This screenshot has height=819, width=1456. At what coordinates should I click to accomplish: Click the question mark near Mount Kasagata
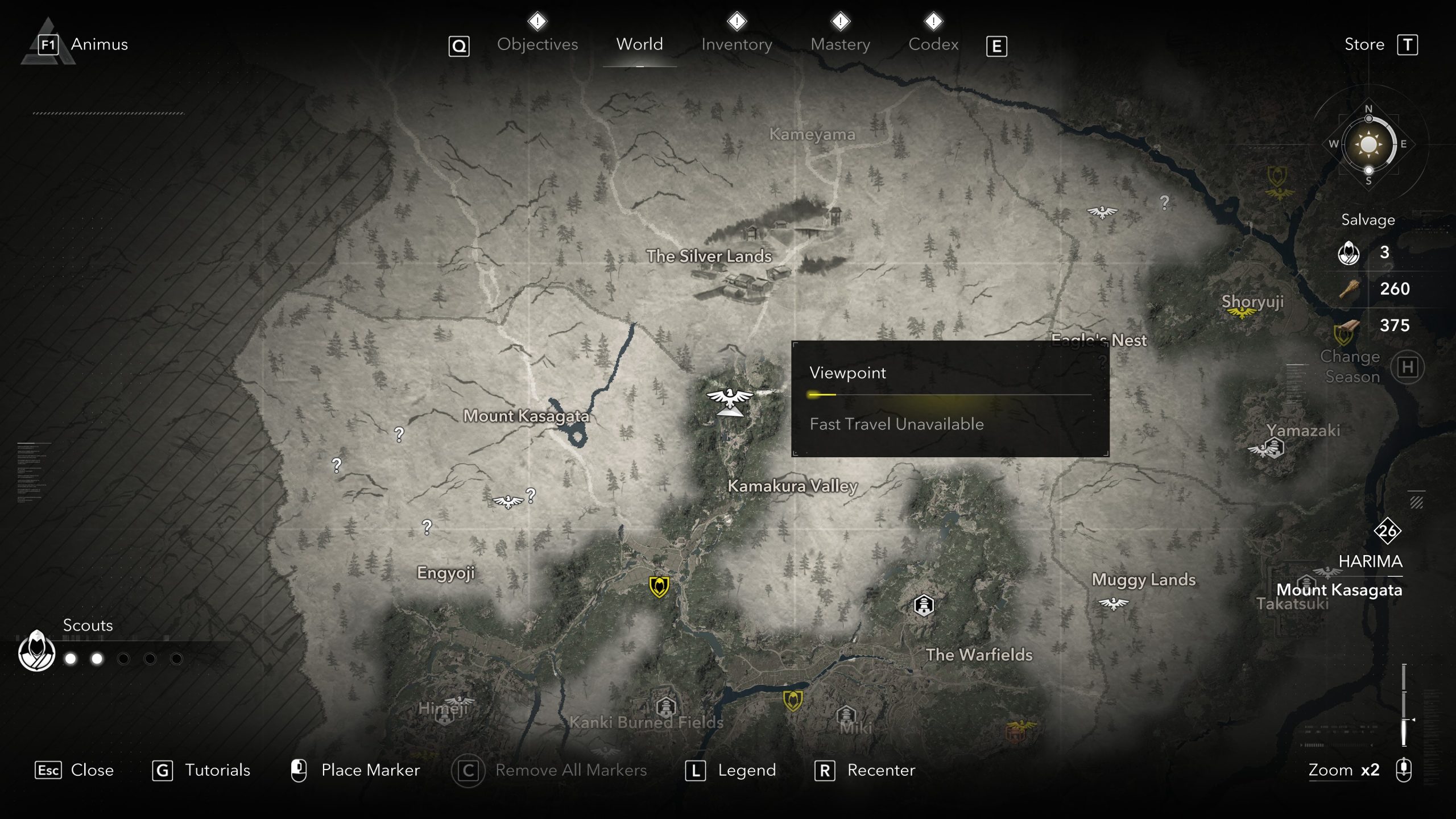click(x=399, y=435)
